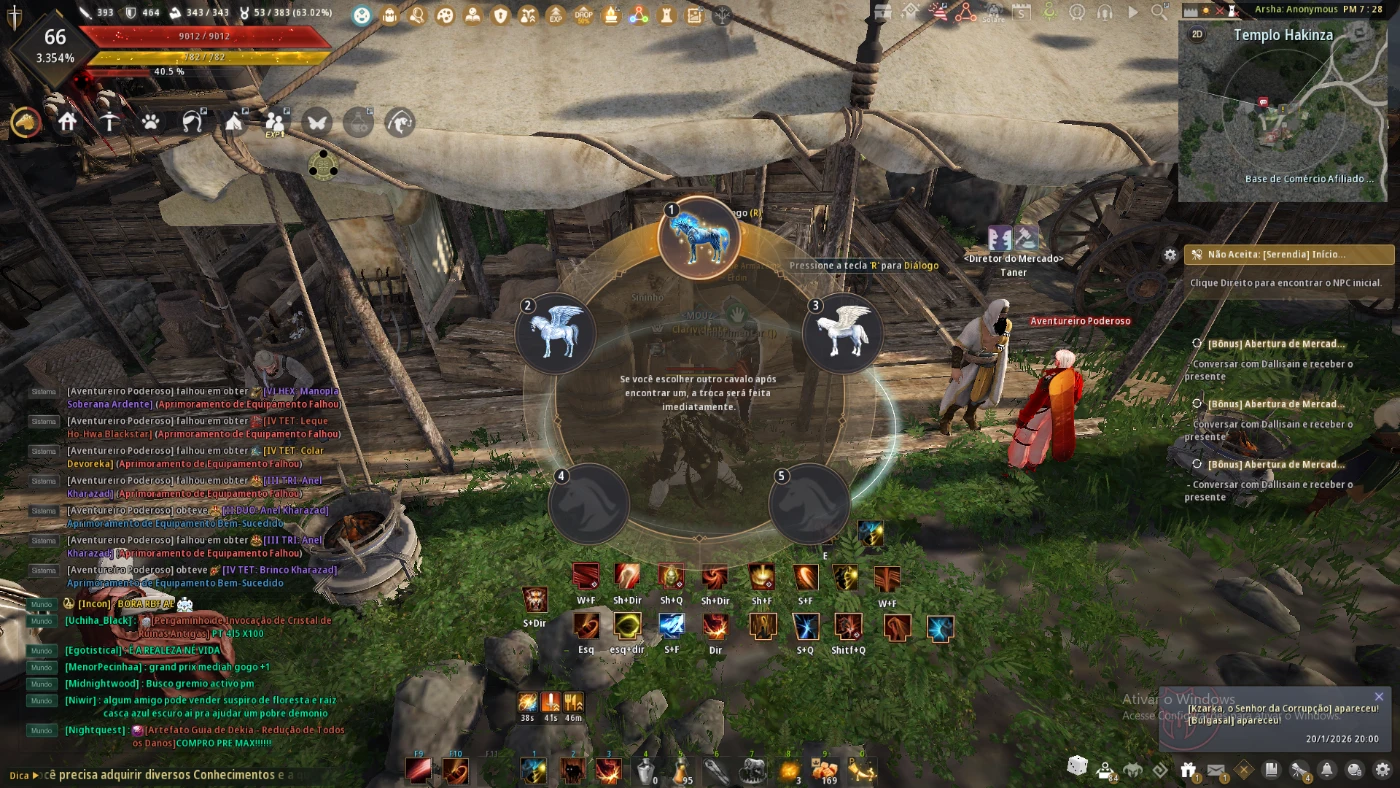Open the notification bell icon
The image size is (1400, 788).
point(1327,769)
